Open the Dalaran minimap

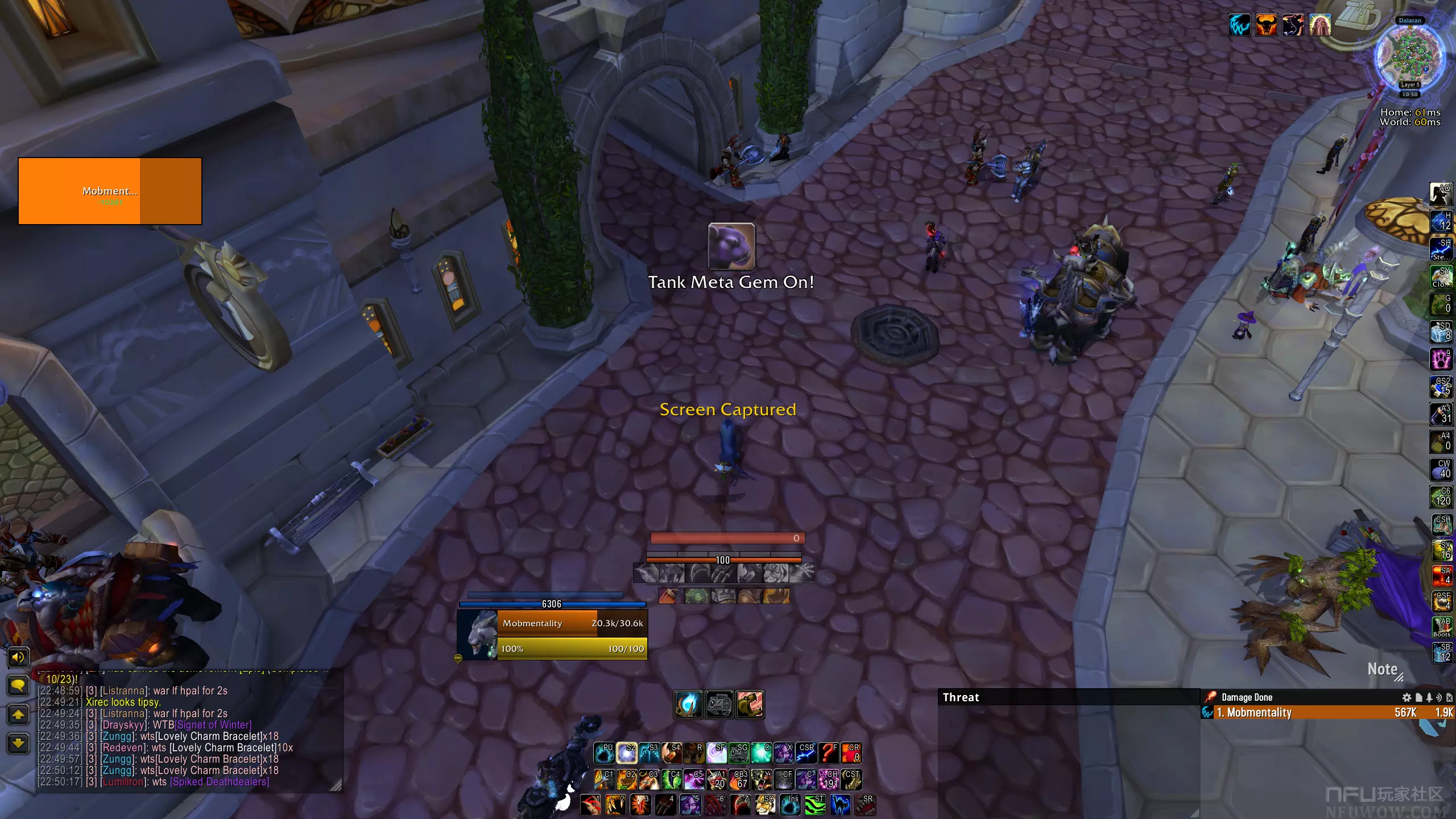(x=1409, y=57)
